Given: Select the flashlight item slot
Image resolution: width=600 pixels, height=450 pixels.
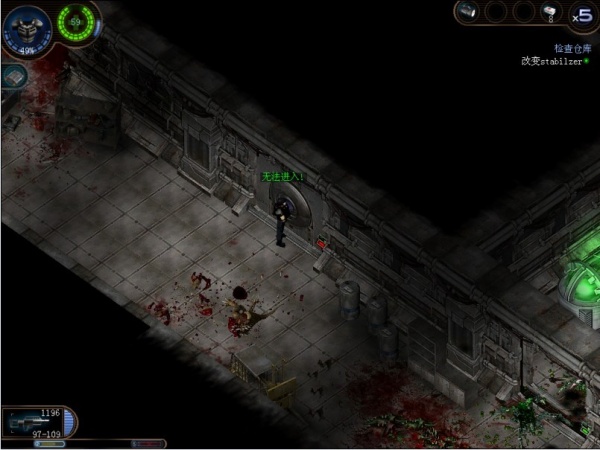Looking at the screenshot, I should [468, 12].
